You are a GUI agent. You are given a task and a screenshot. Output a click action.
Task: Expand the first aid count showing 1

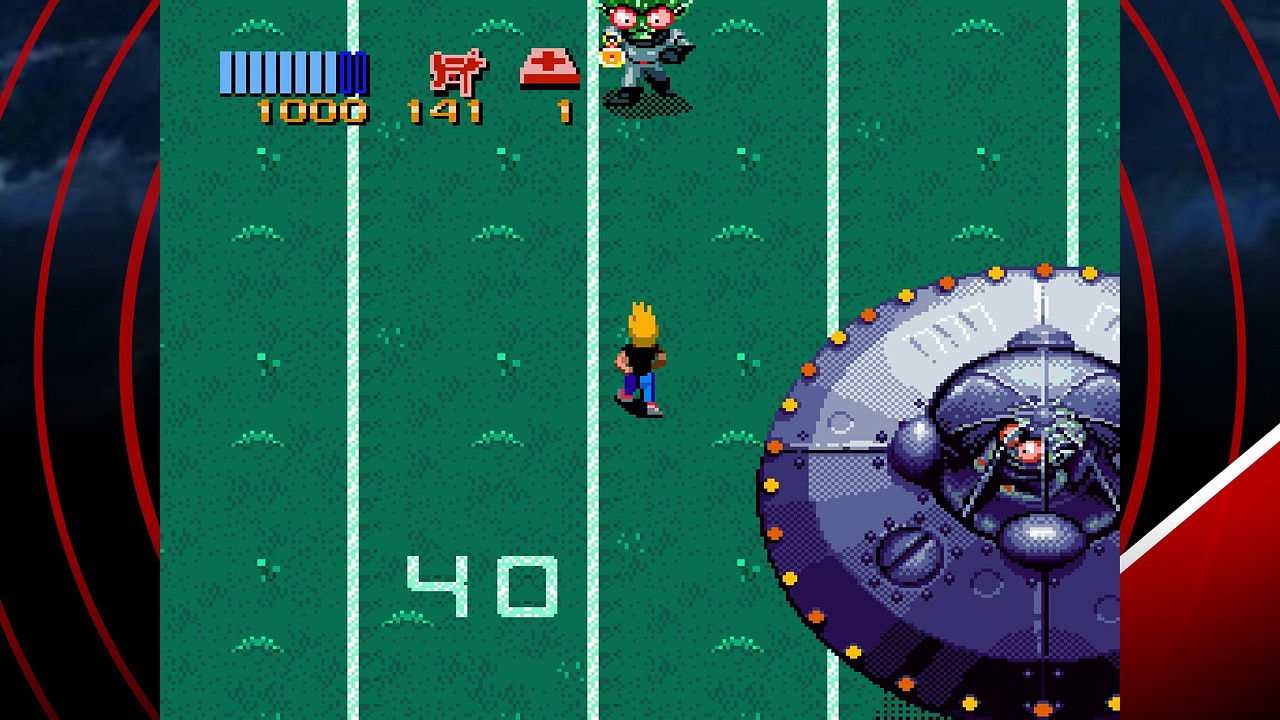pyautogui.click(x=563, y=111)
